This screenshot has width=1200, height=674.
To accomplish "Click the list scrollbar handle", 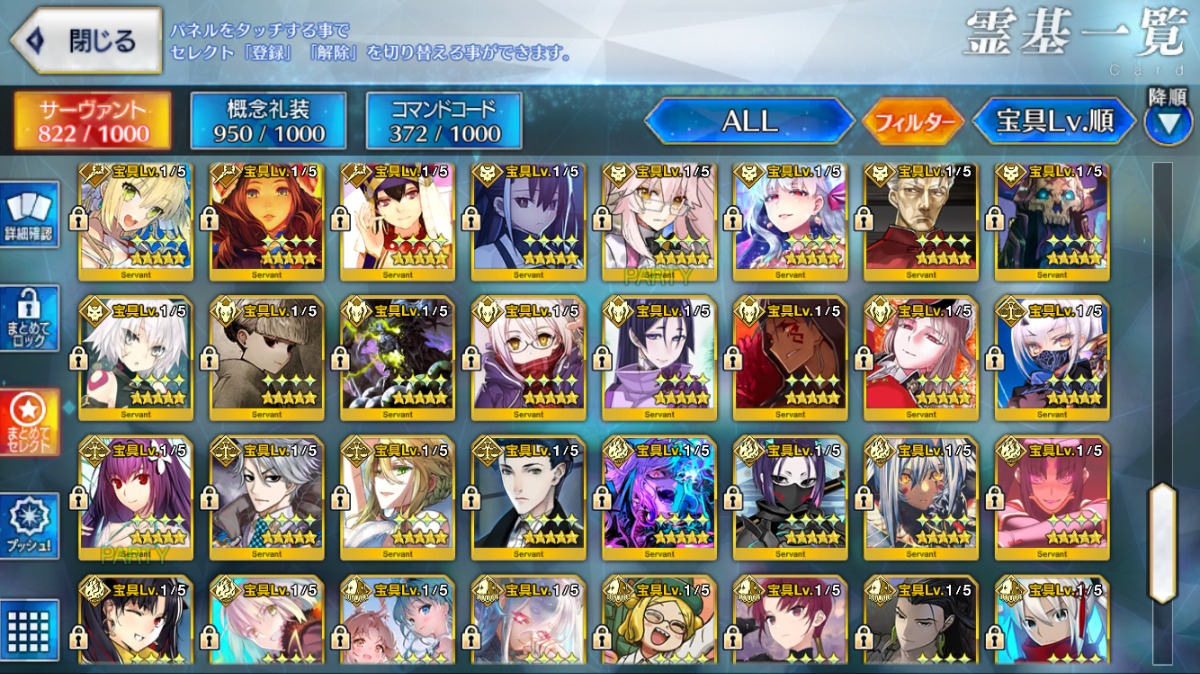I will pyautogui.click(x=1162, y=543).
